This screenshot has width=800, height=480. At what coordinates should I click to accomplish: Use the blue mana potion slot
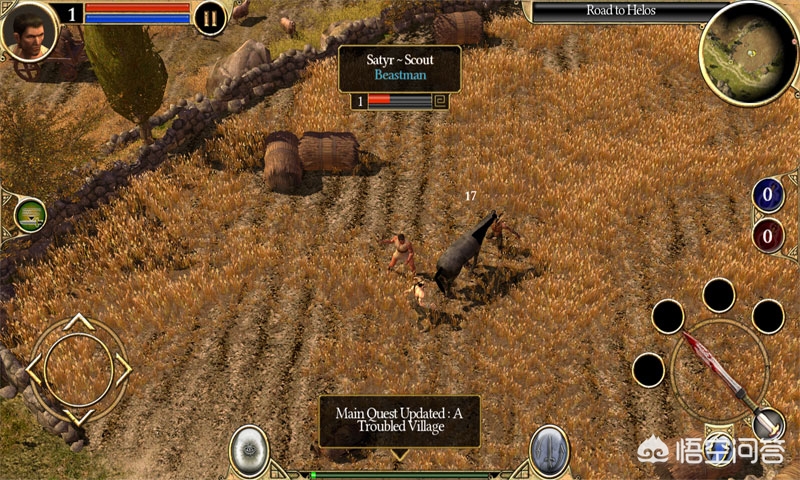pyautogui.click(x=768, y=195)
